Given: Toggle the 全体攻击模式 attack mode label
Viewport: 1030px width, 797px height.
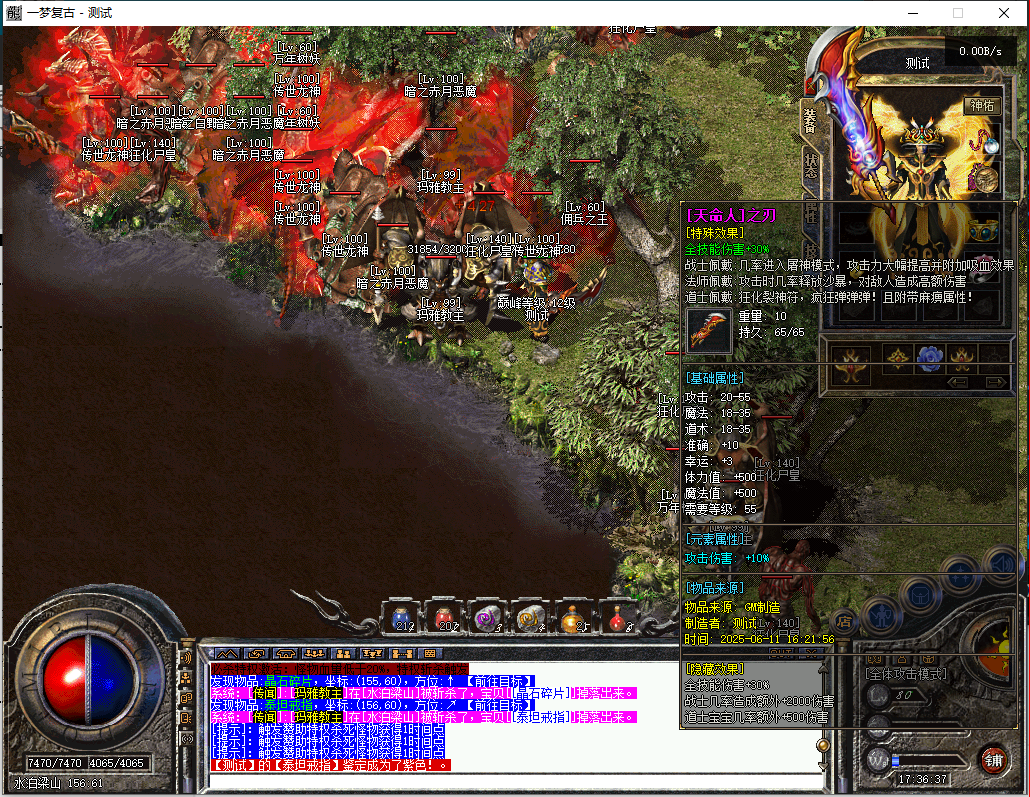Looking at the screenshot, I should click(907, 673).
